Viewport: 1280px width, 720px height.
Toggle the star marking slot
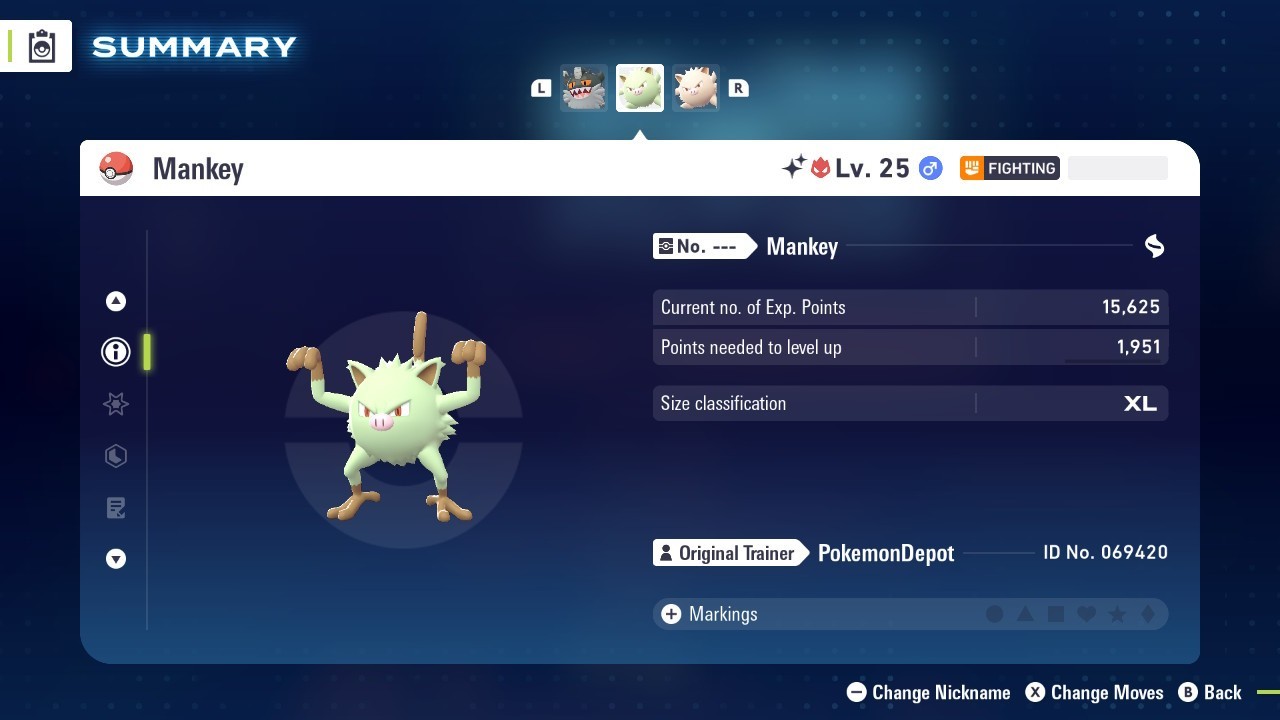coord(1119,614)
